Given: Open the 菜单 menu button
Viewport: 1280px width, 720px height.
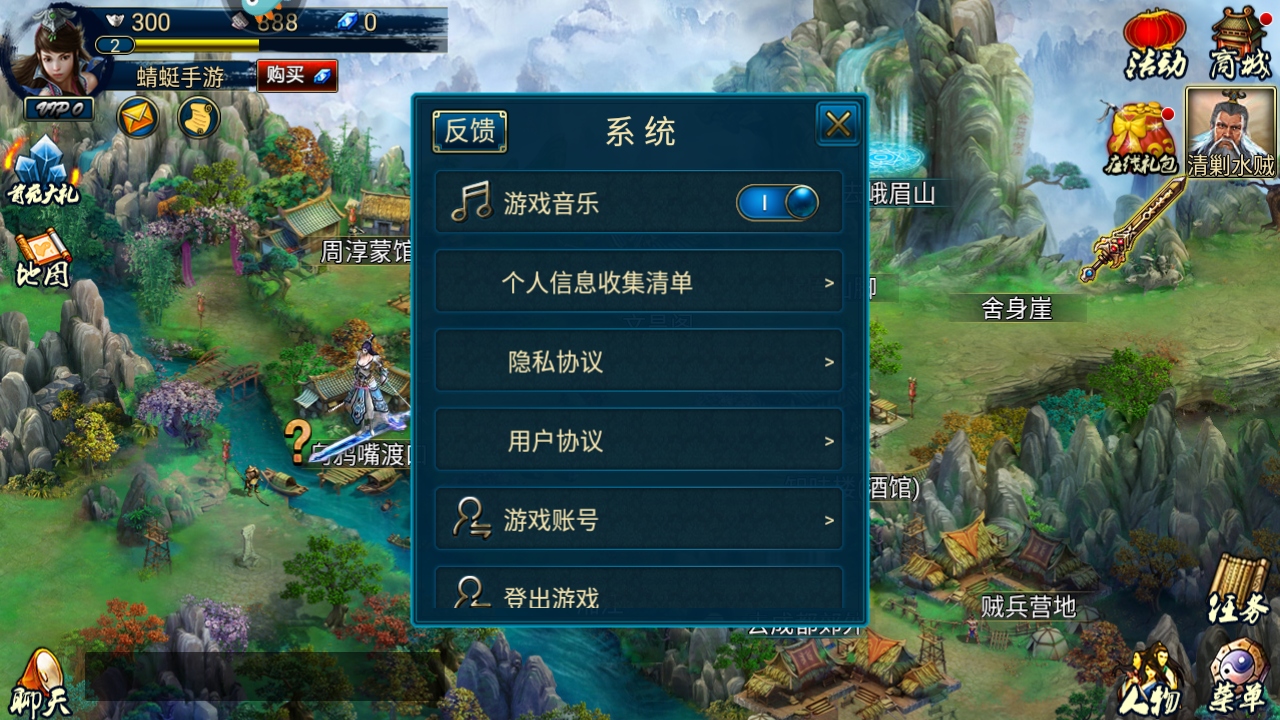Looking at the screenshot, I should pyautogui.click(x=1238, y=678).
